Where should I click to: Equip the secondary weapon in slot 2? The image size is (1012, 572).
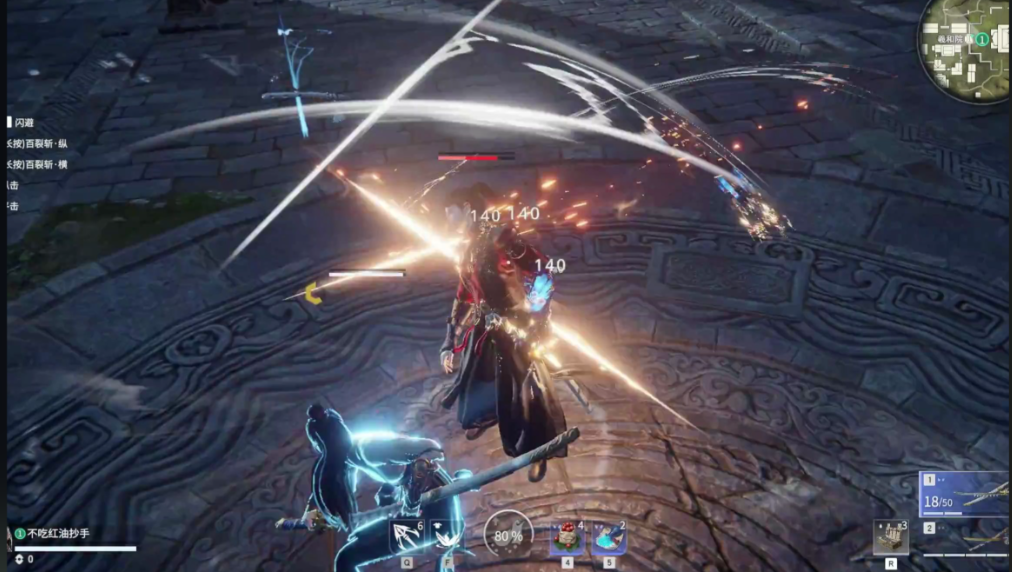point(964,536)
